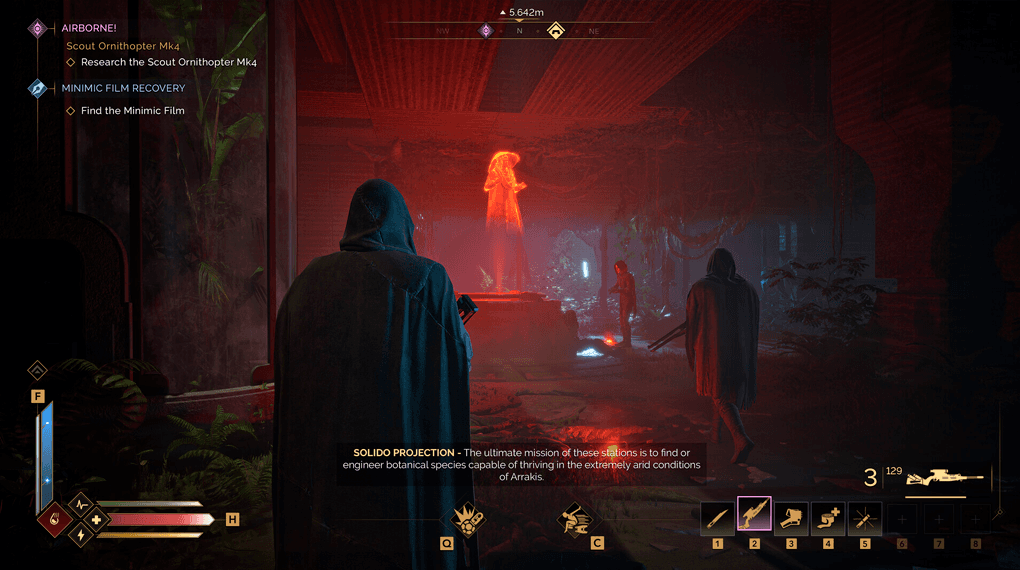1020x570 pixels.
Task: Activate the explosive ability icon above Q
Action: [x=464, y=519]
